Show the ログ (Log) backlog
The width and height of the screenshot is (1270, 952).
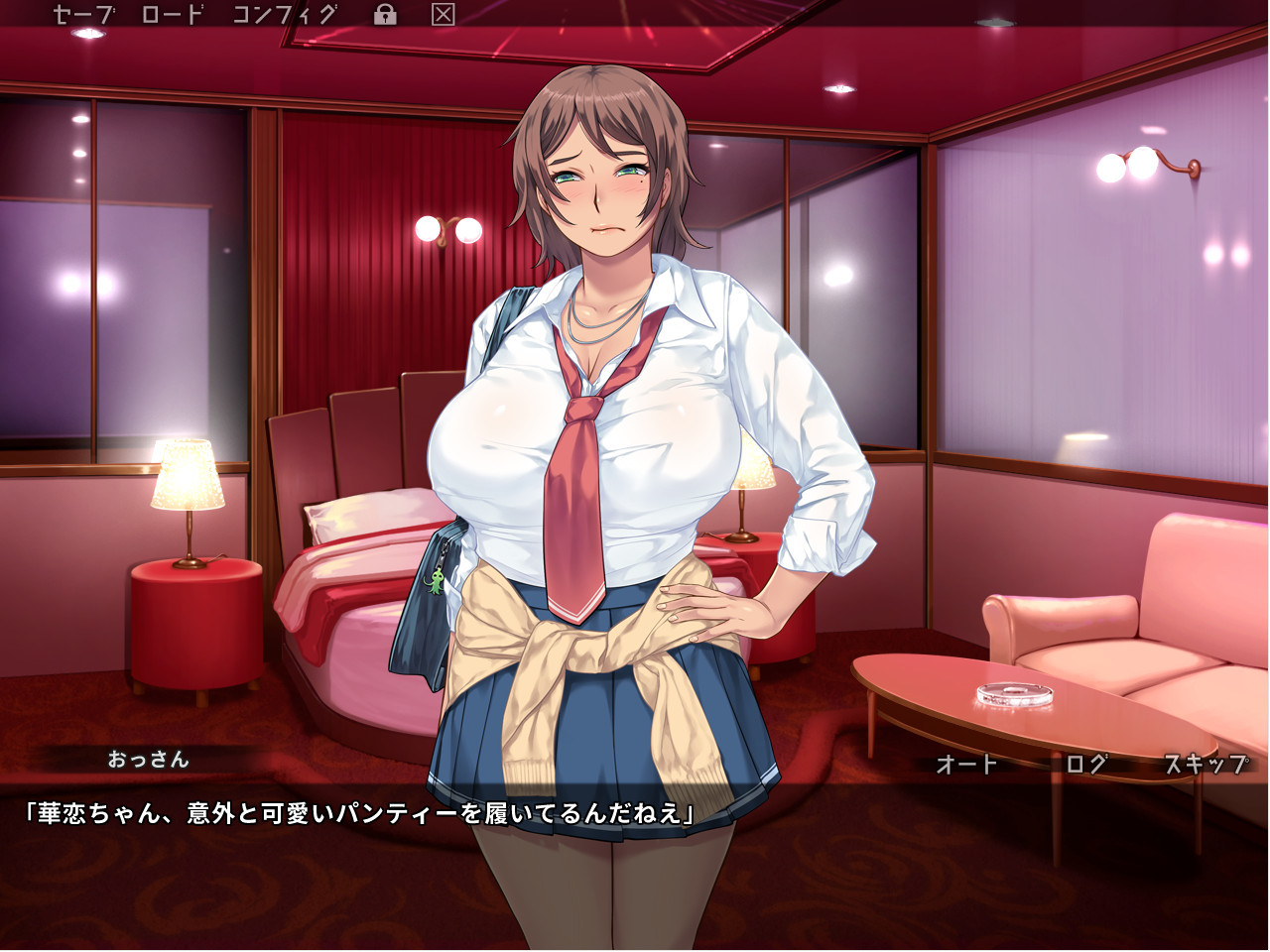click(1085, 764)
